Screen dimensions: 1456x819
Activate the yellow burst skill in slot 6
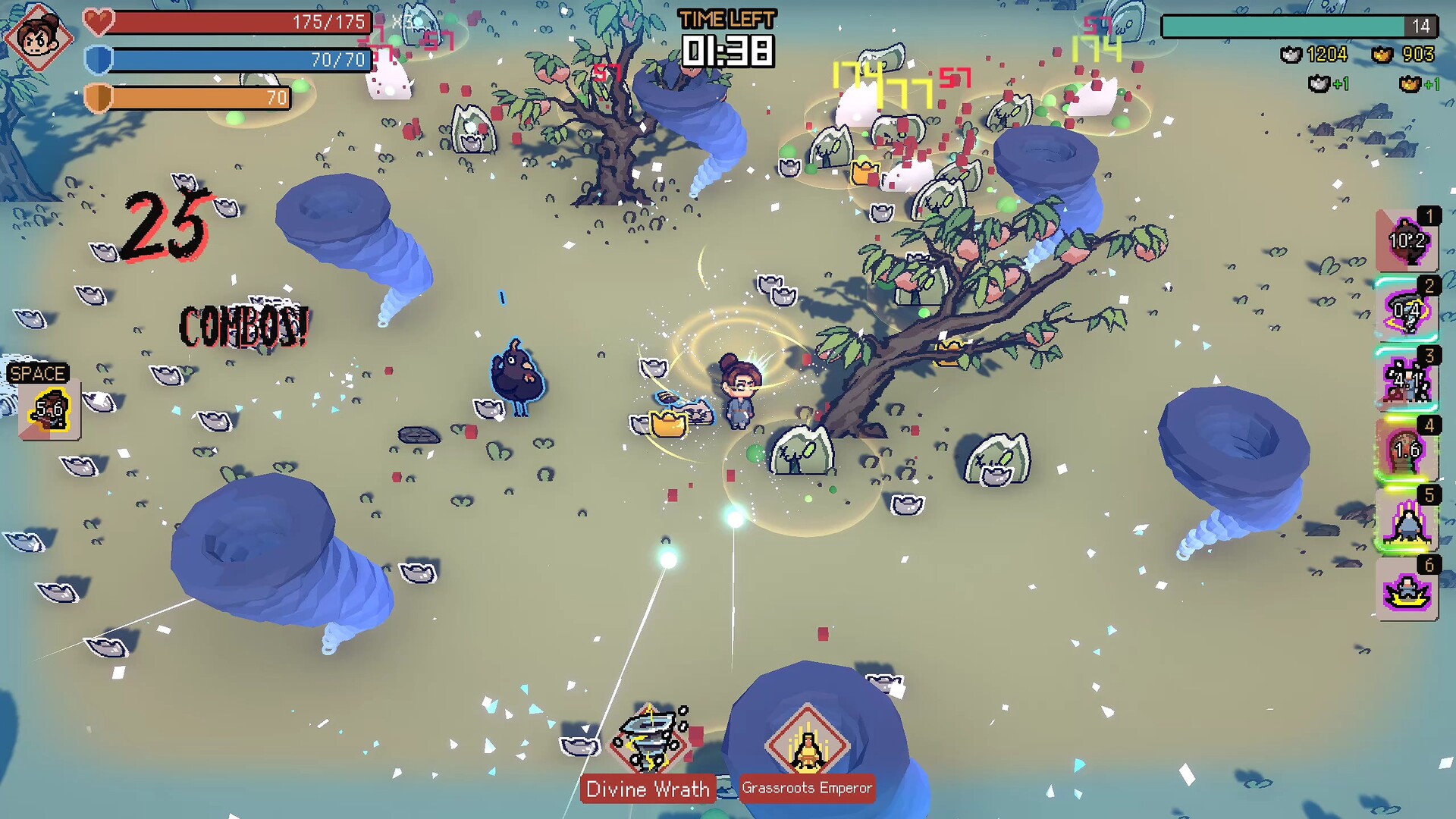[1407, 590]
